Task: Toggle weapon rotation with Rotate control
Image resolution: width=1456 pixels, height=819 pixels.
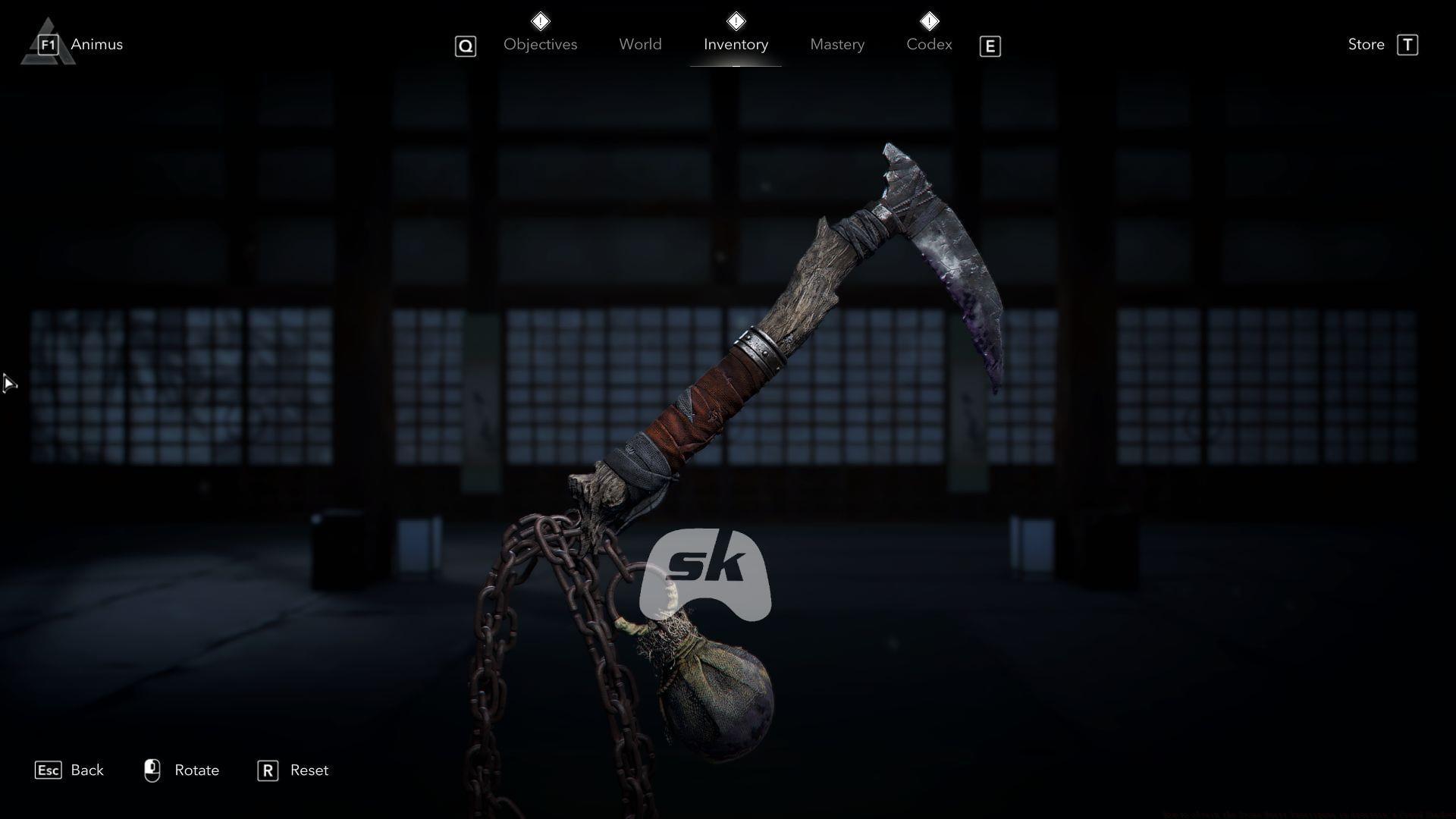Action: [196, 770]
